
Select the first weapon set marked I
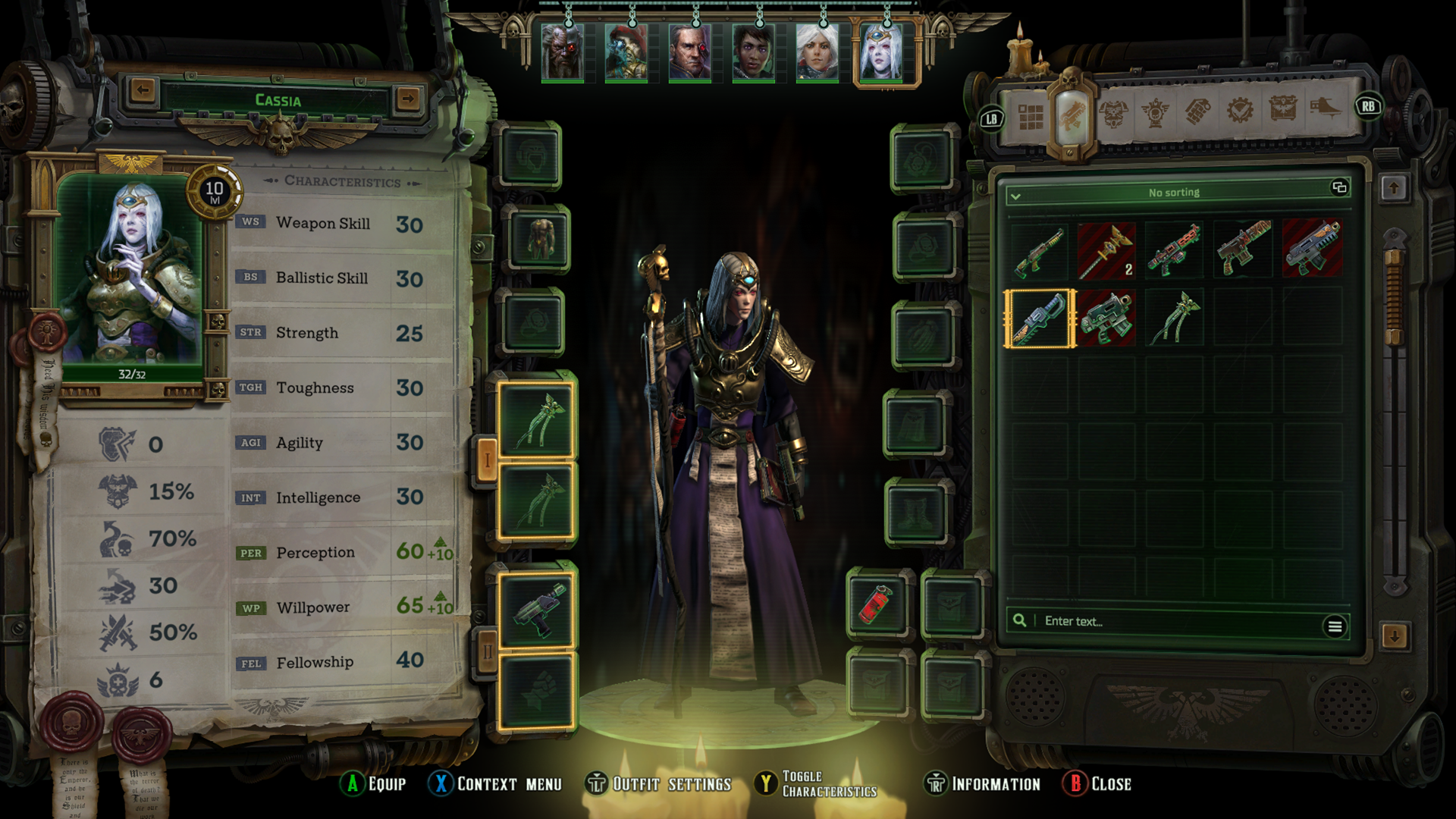click(487, 460)
